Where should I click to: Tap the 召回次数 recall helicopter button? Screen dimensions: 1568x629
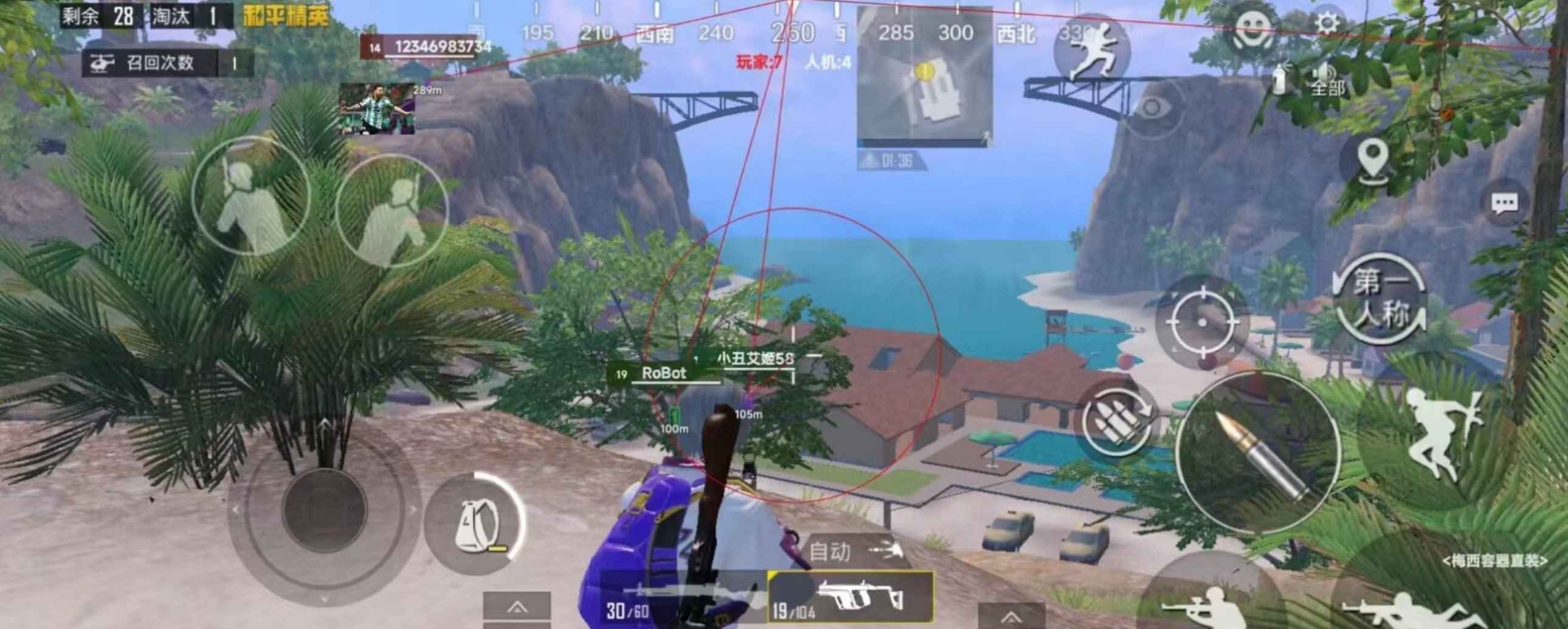(167, 63)
